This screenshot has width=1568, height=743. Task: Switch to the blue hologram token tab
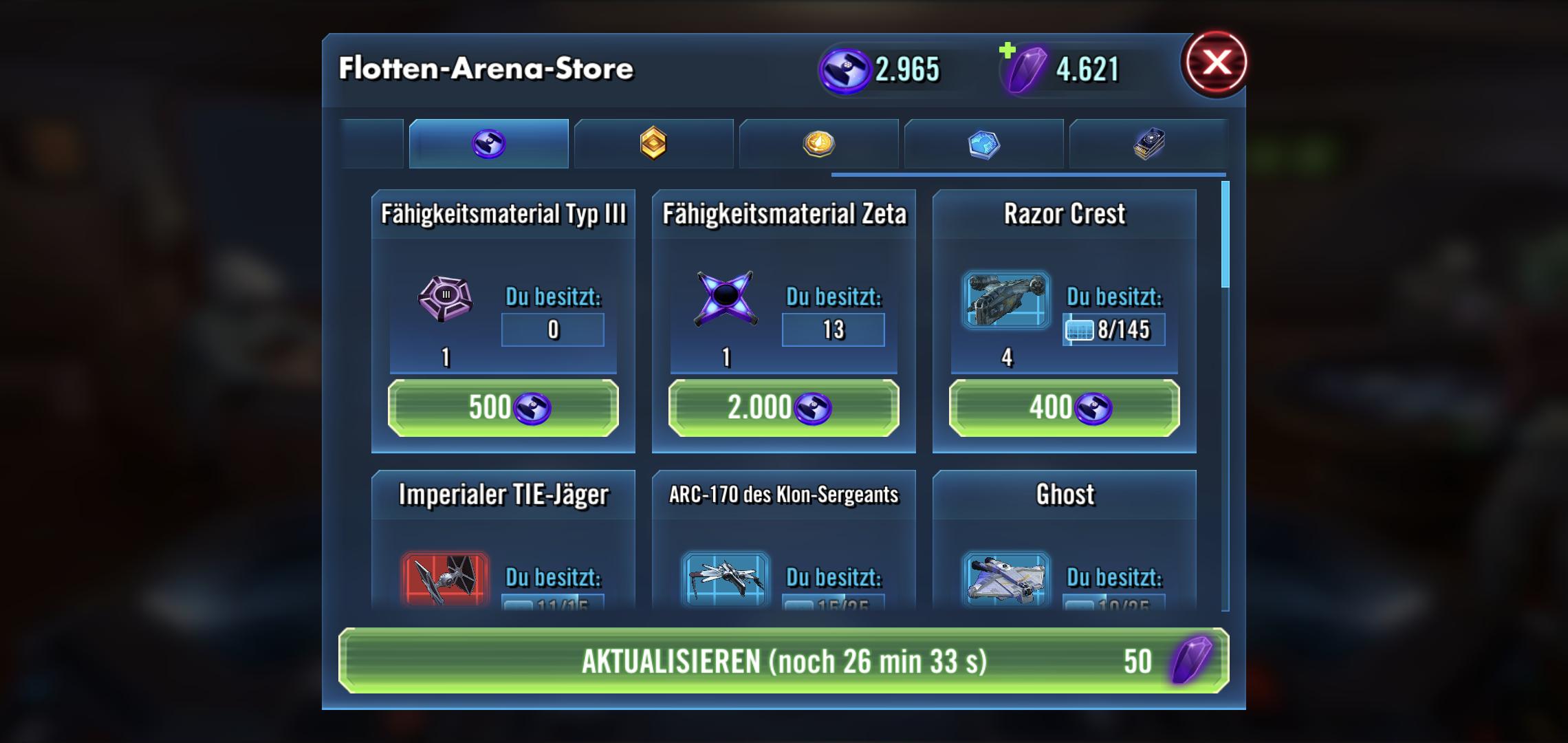click(x=983, y=144)
